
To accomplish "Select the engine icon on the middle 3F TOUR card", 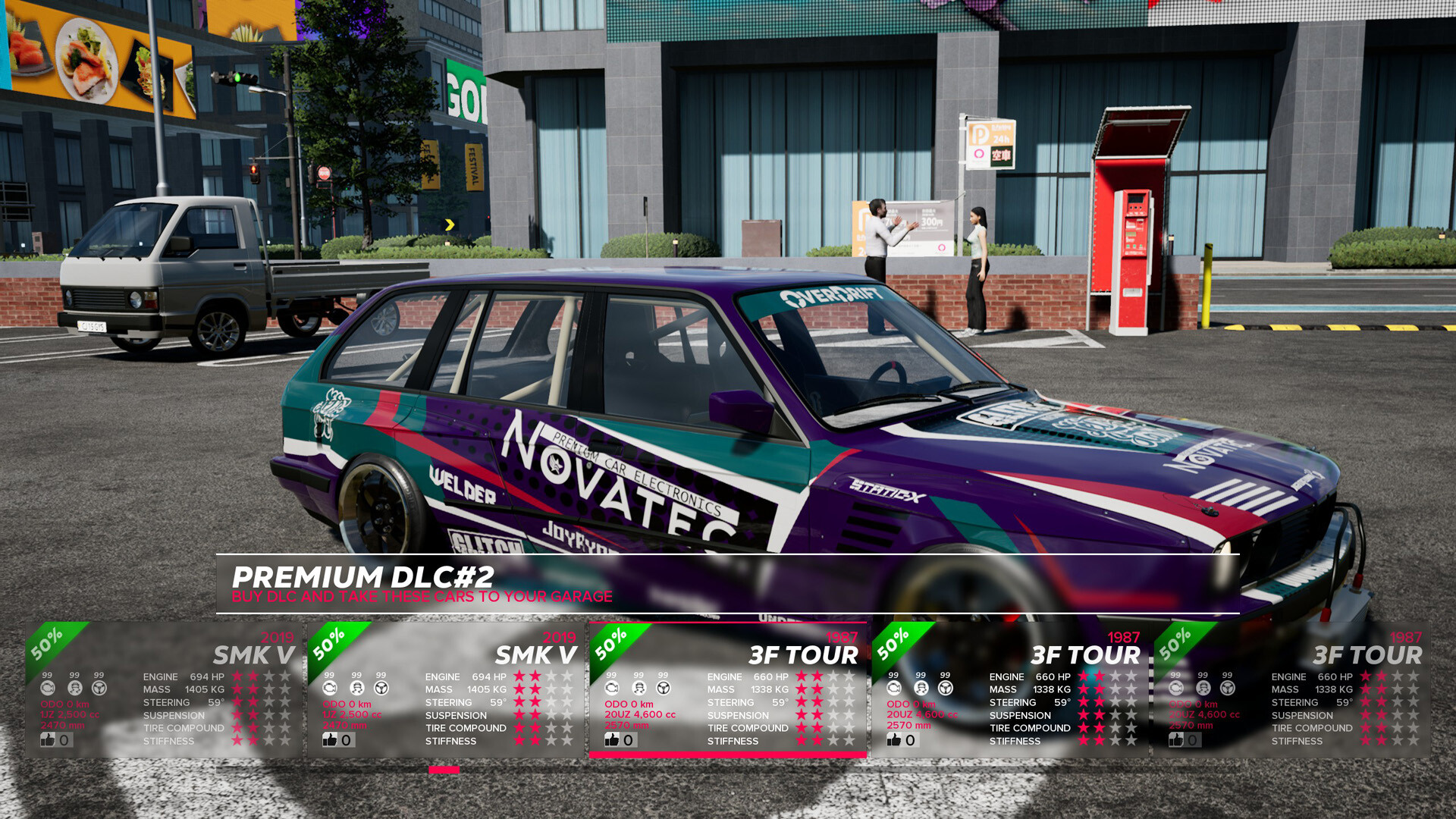I will [896, 687].
